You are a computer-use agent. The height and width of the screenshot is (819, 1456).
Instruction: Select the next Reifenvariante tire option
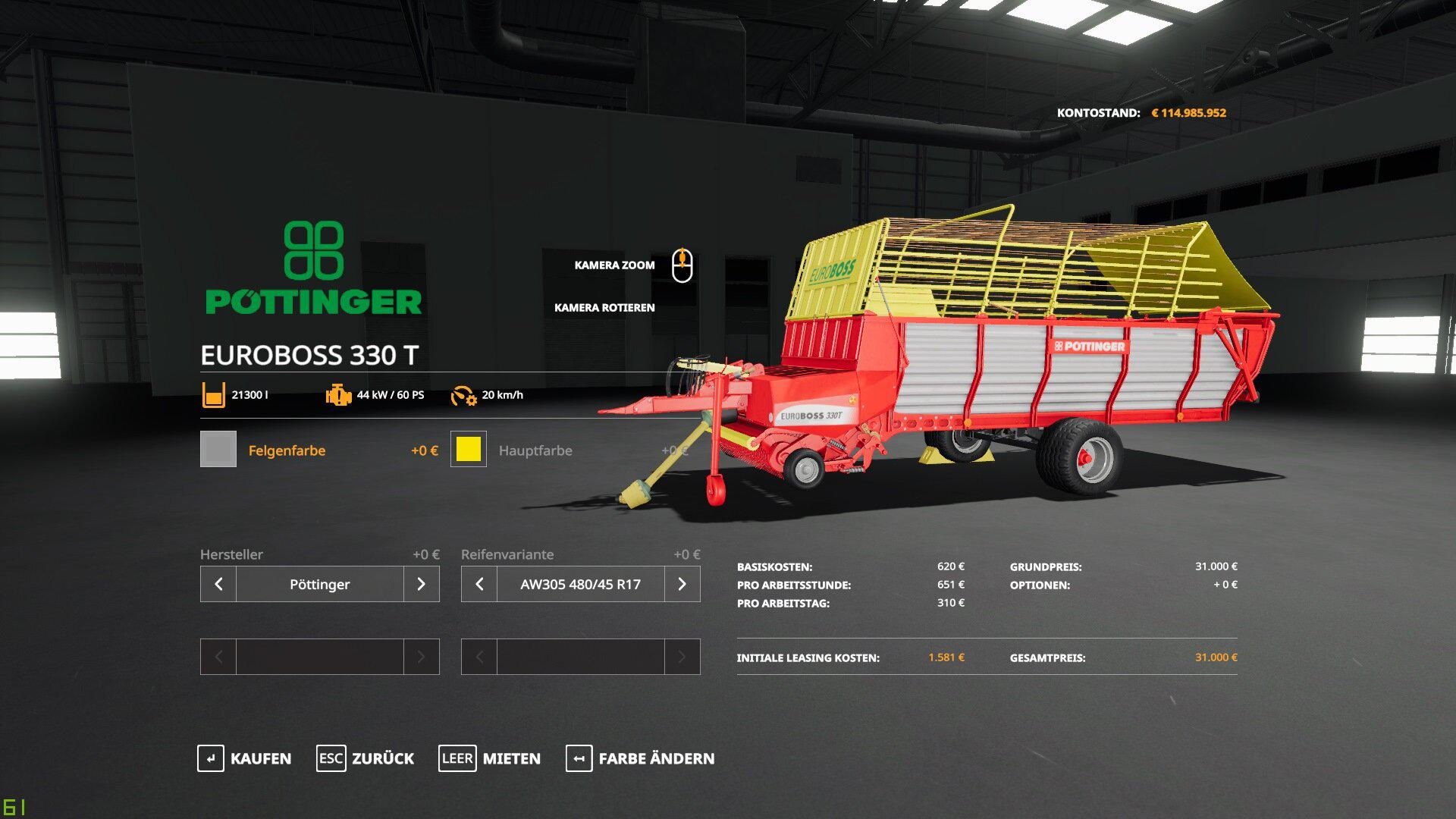coord(682,584)
